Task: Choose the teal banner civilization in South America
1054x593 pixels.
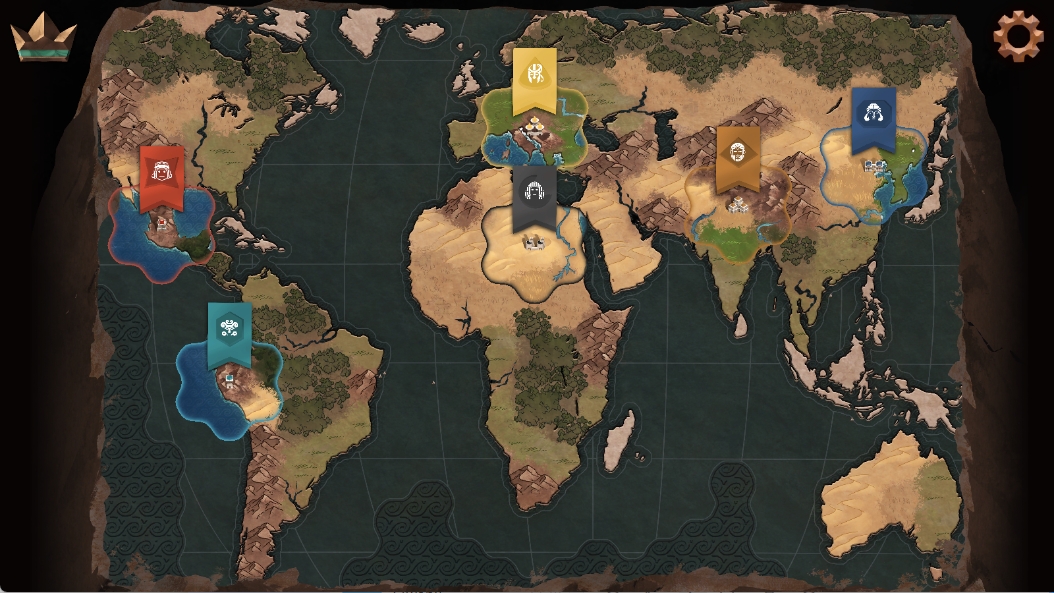Action: click(229, 332)
